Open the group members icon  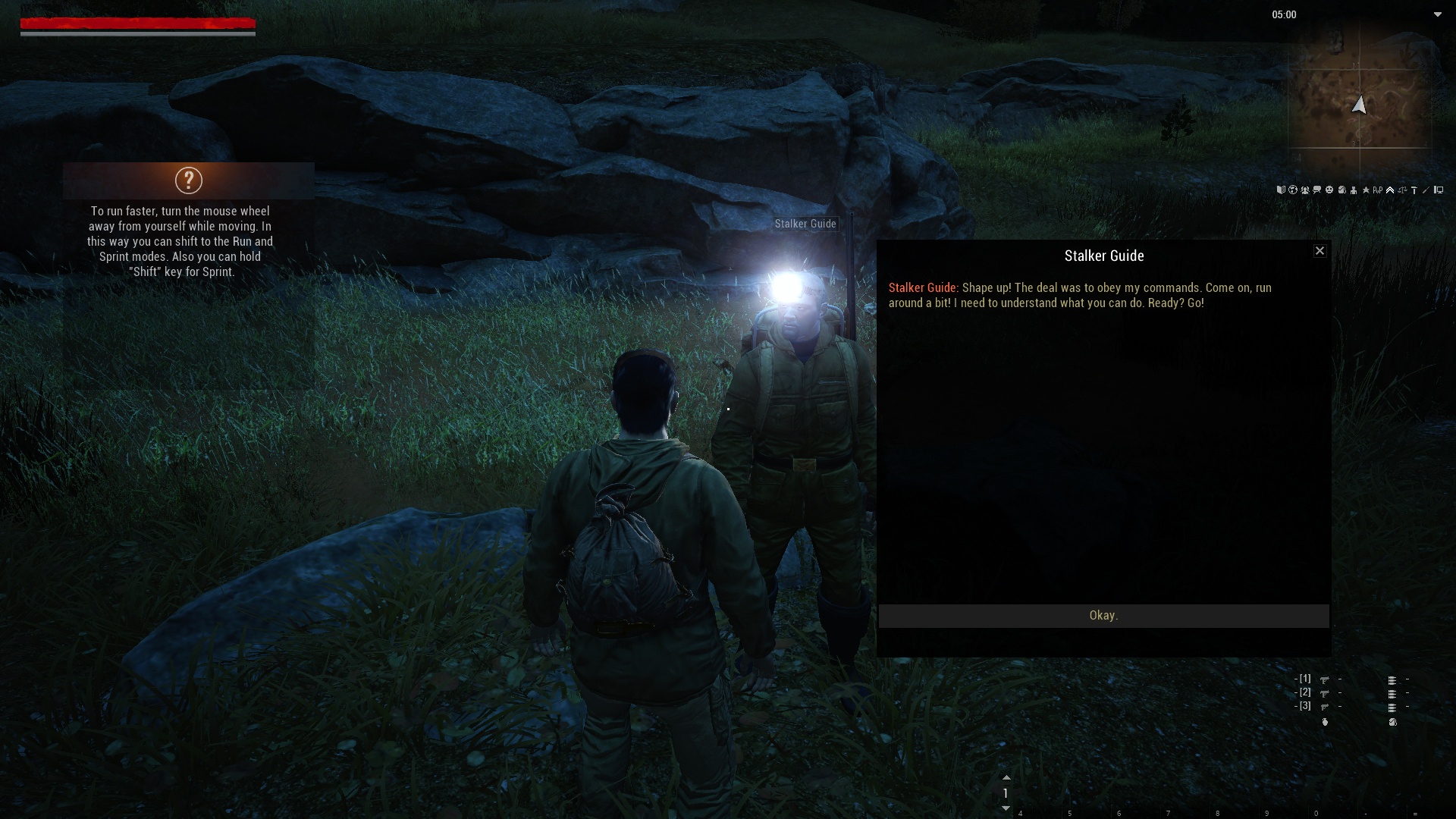[1305, 190]
